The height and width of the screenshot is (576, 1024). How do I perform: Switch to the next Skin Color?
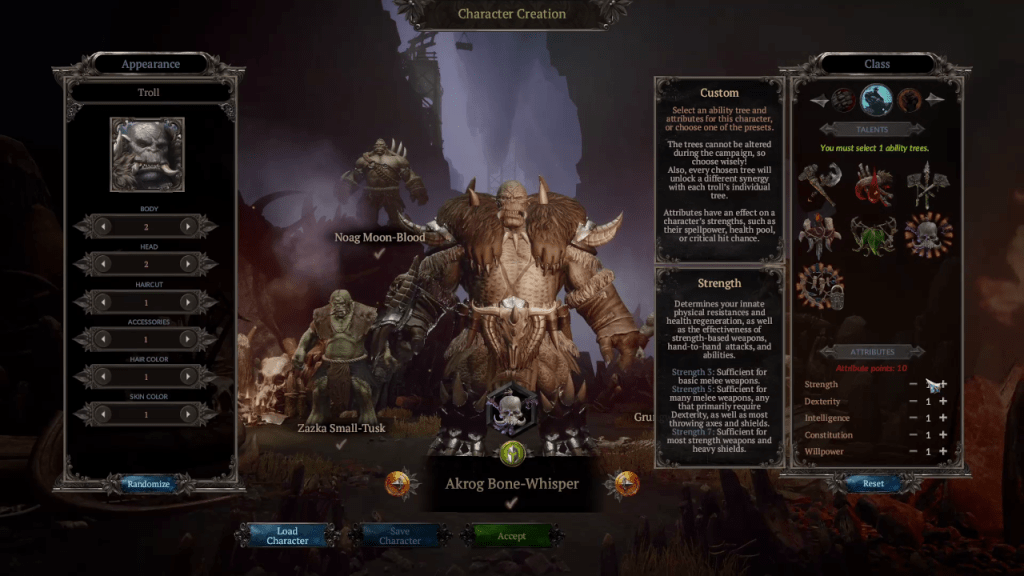[186, 414]
